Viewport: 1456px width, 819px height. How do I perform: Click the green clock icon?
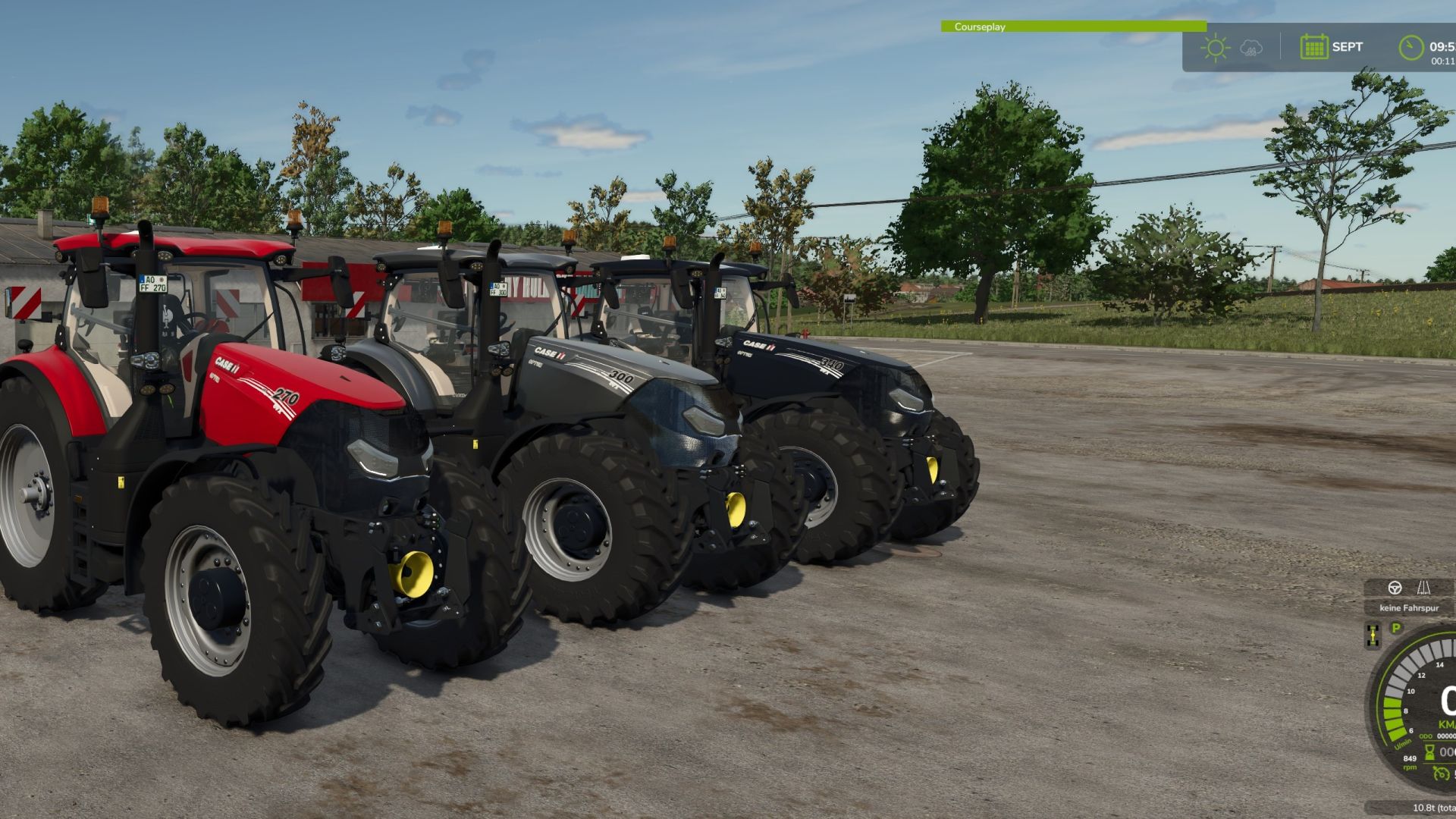click(x=1410, y=47)
